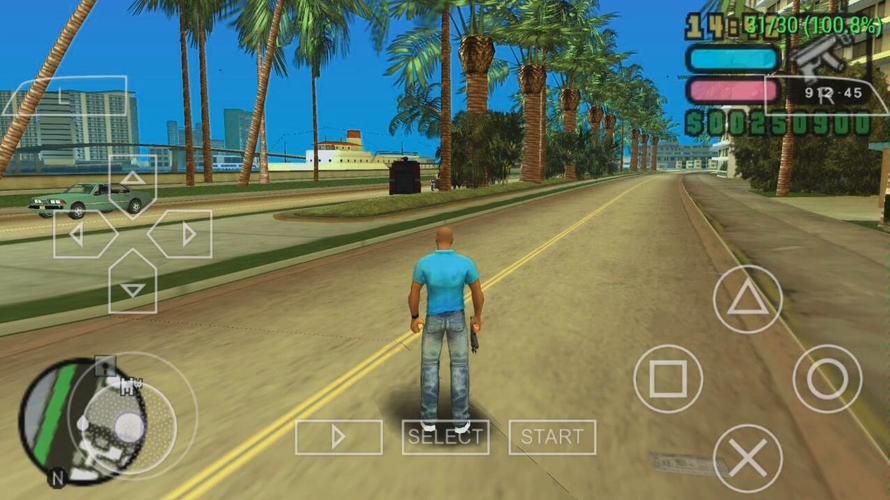
Task: Tap the cross touch button
Action: 747,458
